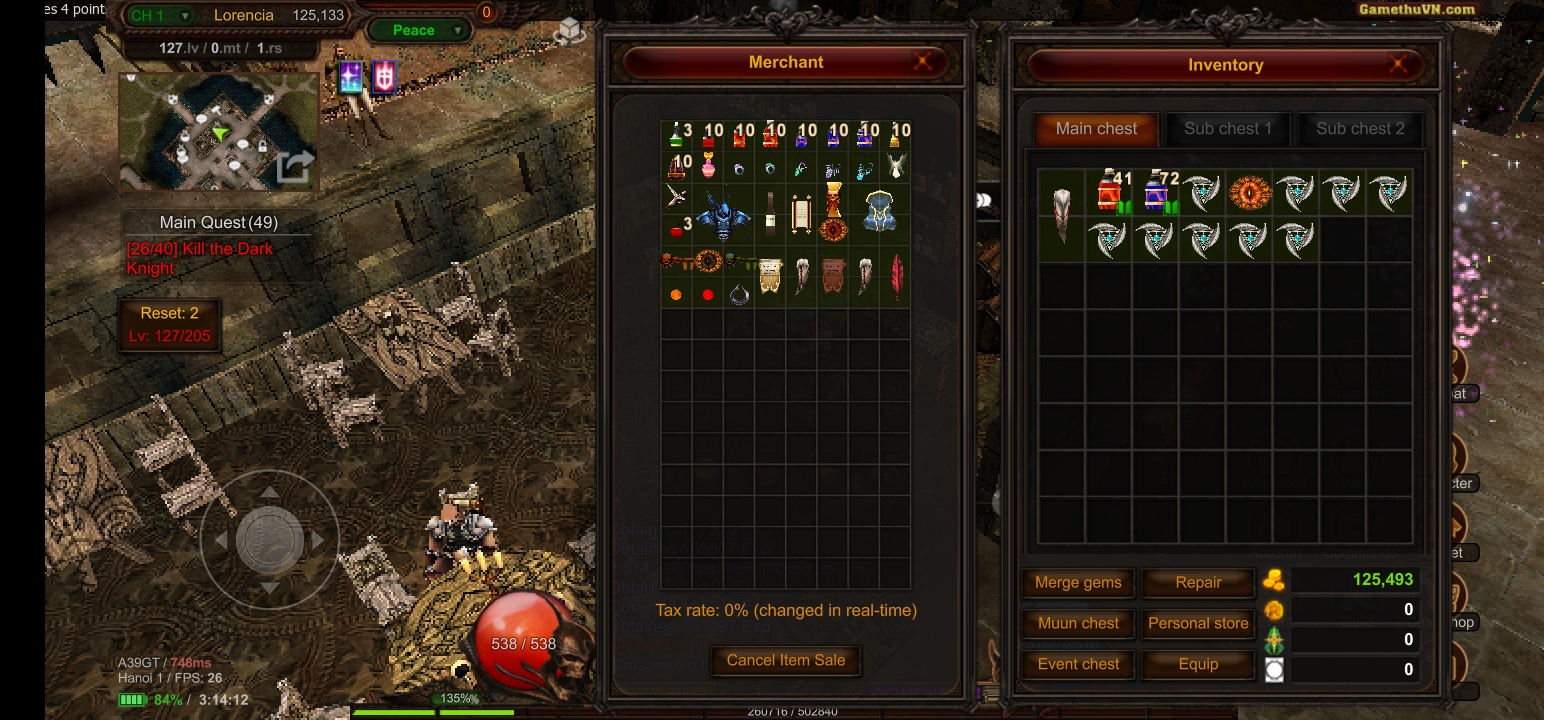Show the Equip panel
The height and width of the screenshot is (720, 1544).
1198,664
